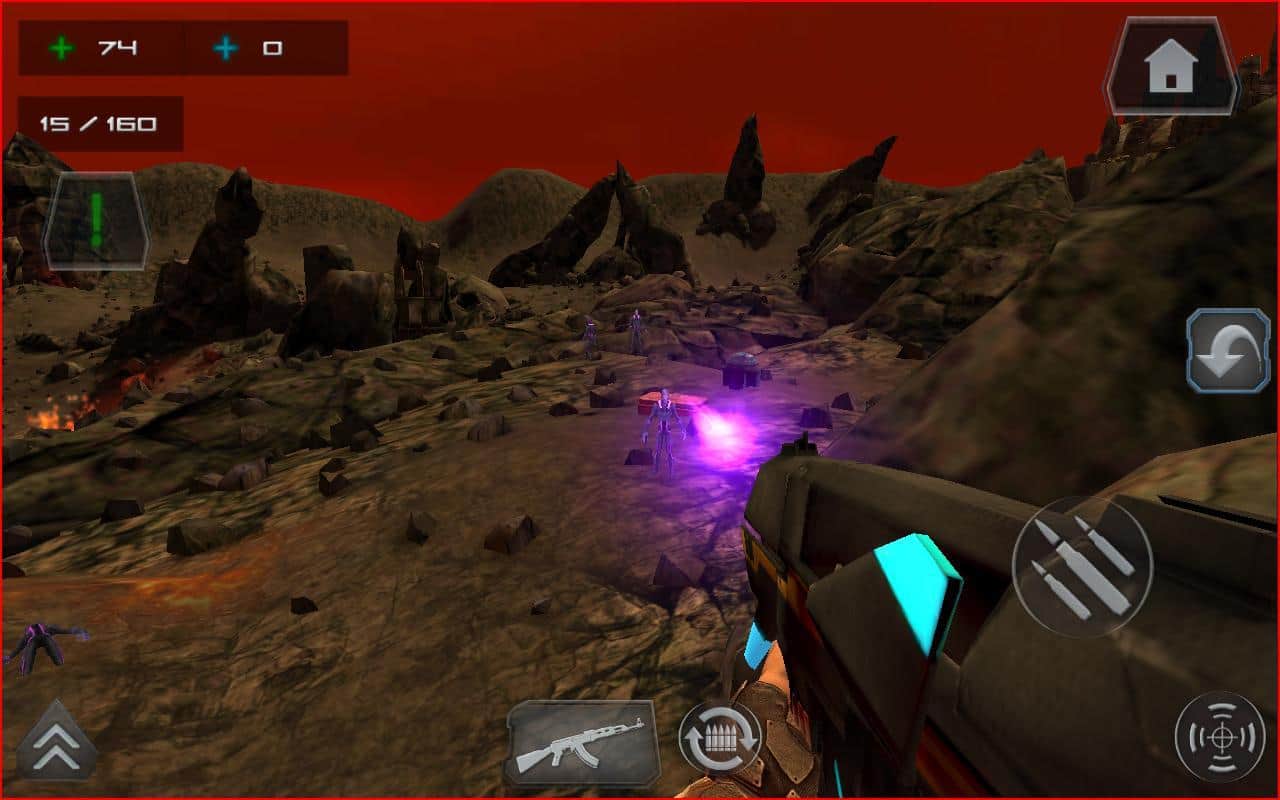The height and width of the screenshot is (800, 1280).
Task: Jump with the double chevron button
Action: (56, 742)
